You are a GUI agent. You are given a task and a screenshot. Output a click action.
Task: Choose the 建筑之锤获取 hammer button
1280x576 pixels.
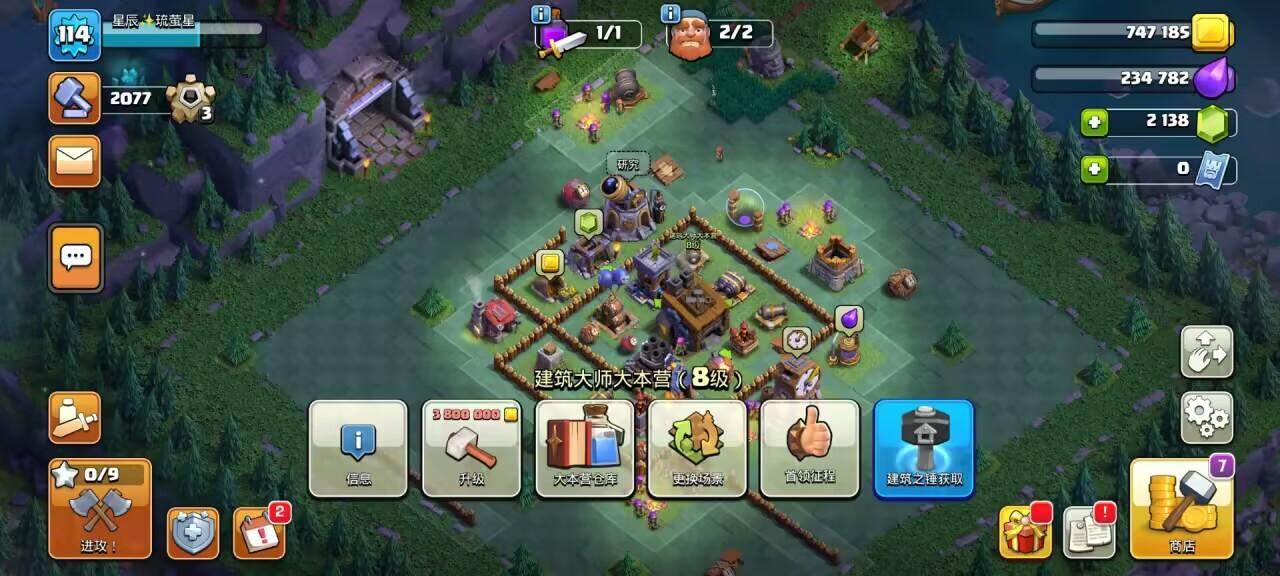[924, 449]
